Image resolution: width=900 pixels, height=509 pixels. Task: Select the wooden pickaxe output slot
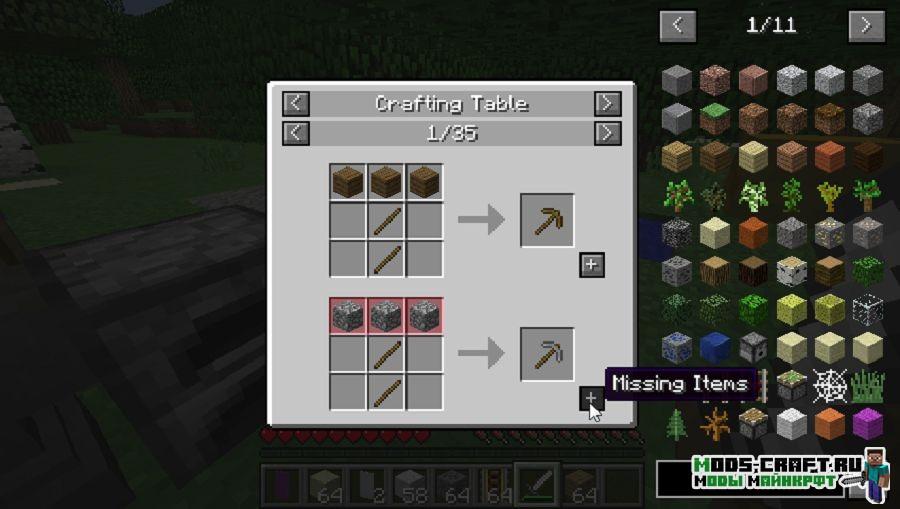click(x=547, y=220)
